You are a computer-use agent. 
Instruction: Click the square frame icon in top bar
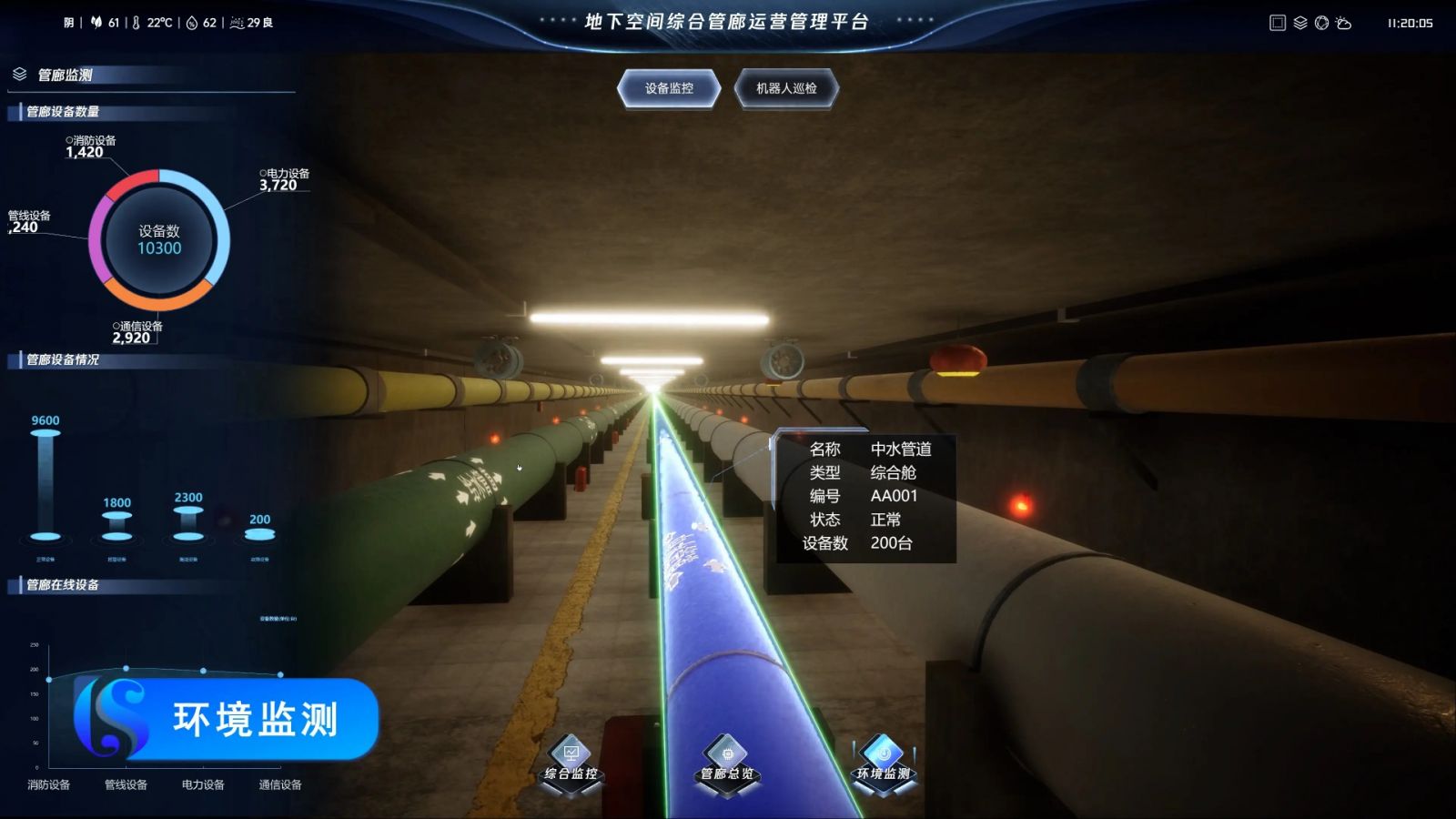tap(1278, 23)
